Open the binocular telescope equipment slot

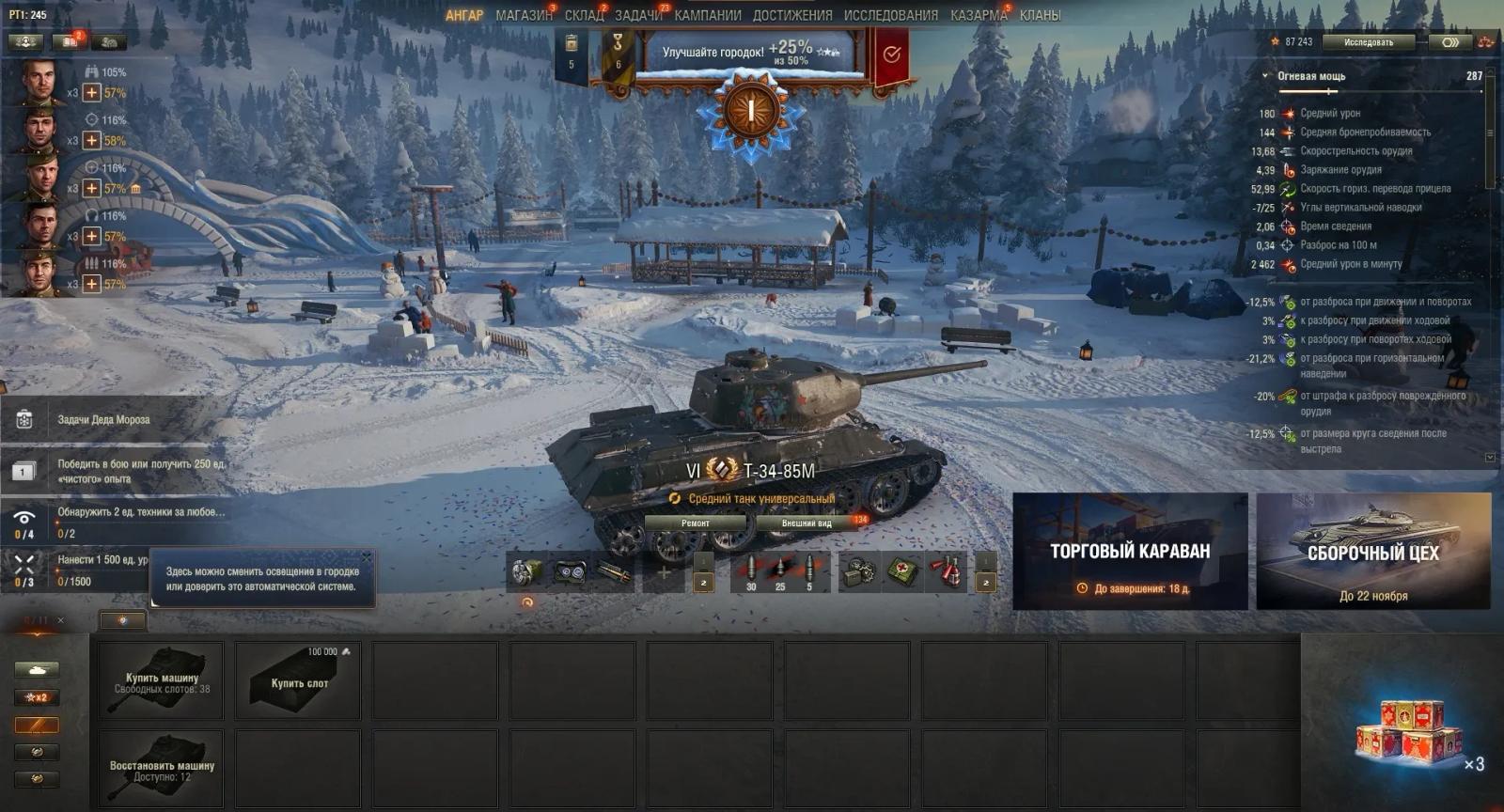[572, 572]
